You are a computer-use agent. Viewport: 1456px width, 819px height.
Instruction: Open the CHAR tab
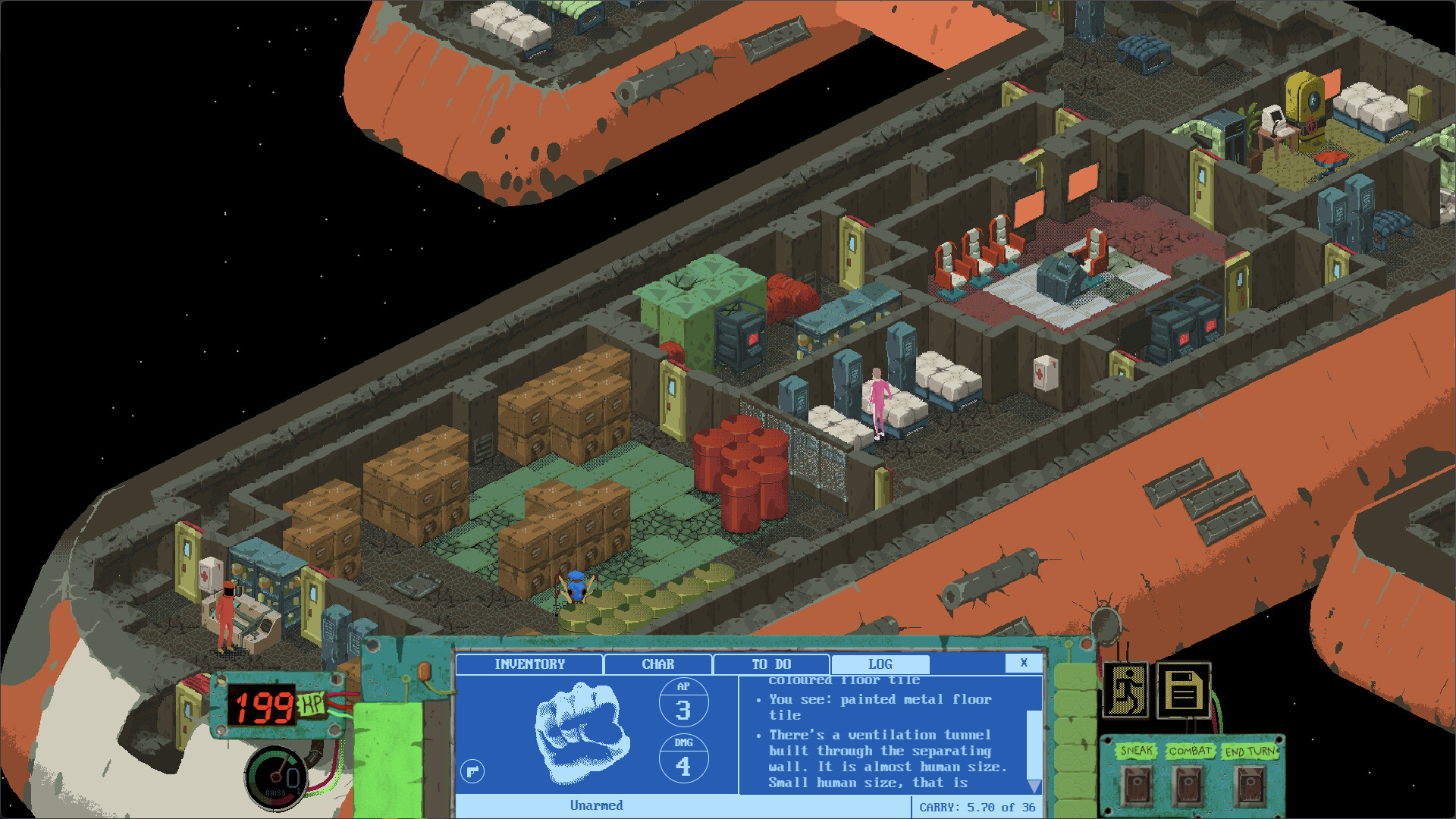coord(657,664)
